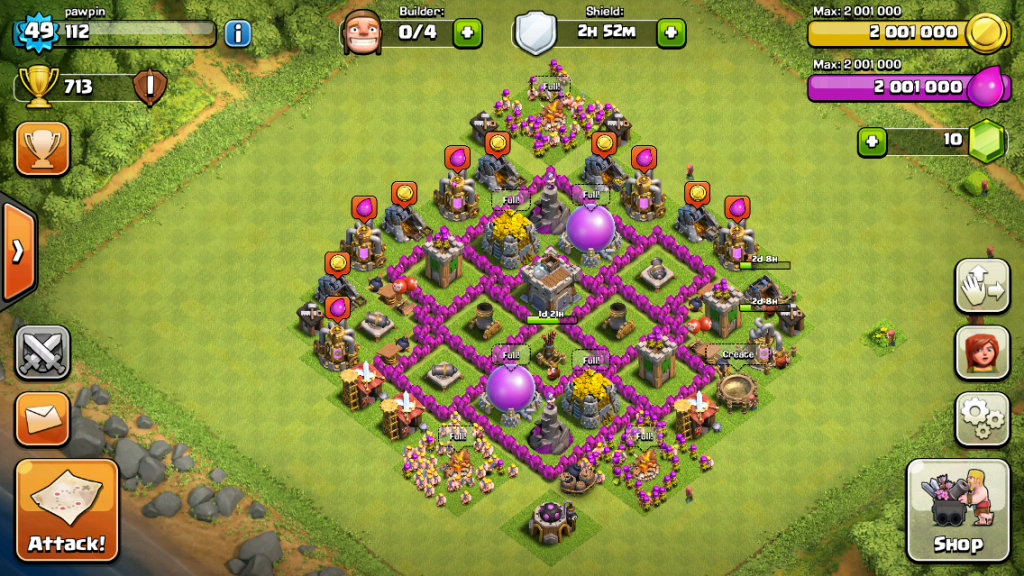Select the experience level 49 badge
Image resolution: width=1024 pixels, height=576 pixels.
(39, 32)
